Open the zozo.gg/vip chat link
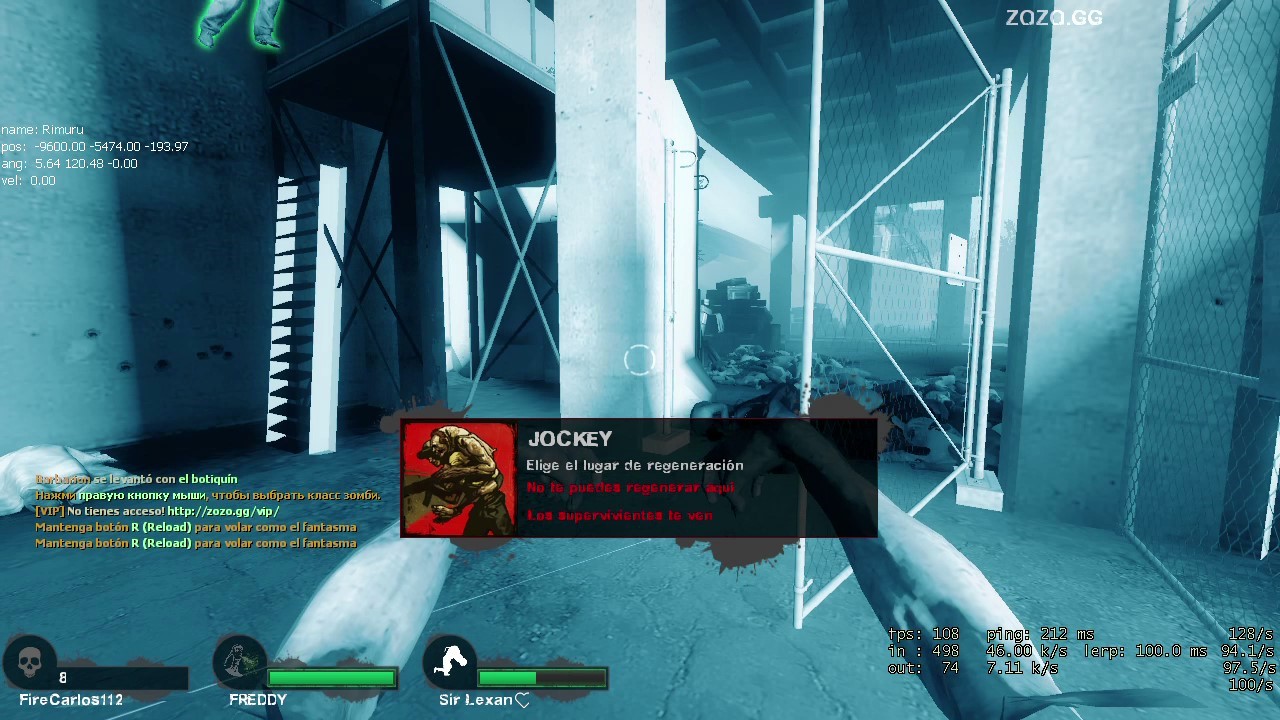The height and width of the screenshot is (720, 1280). (223, 511)
